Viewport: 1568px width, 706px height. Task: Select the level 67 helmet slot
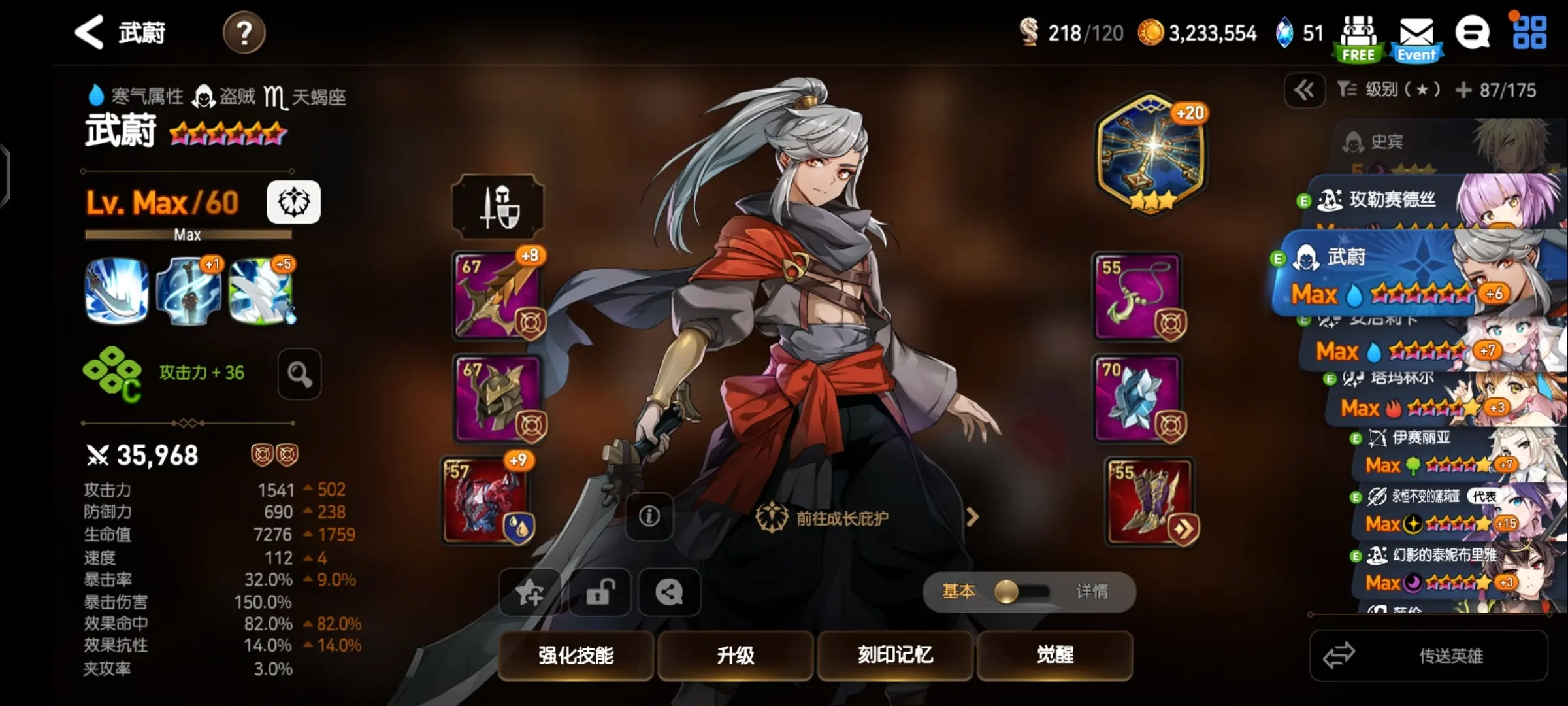coord(498,397)
